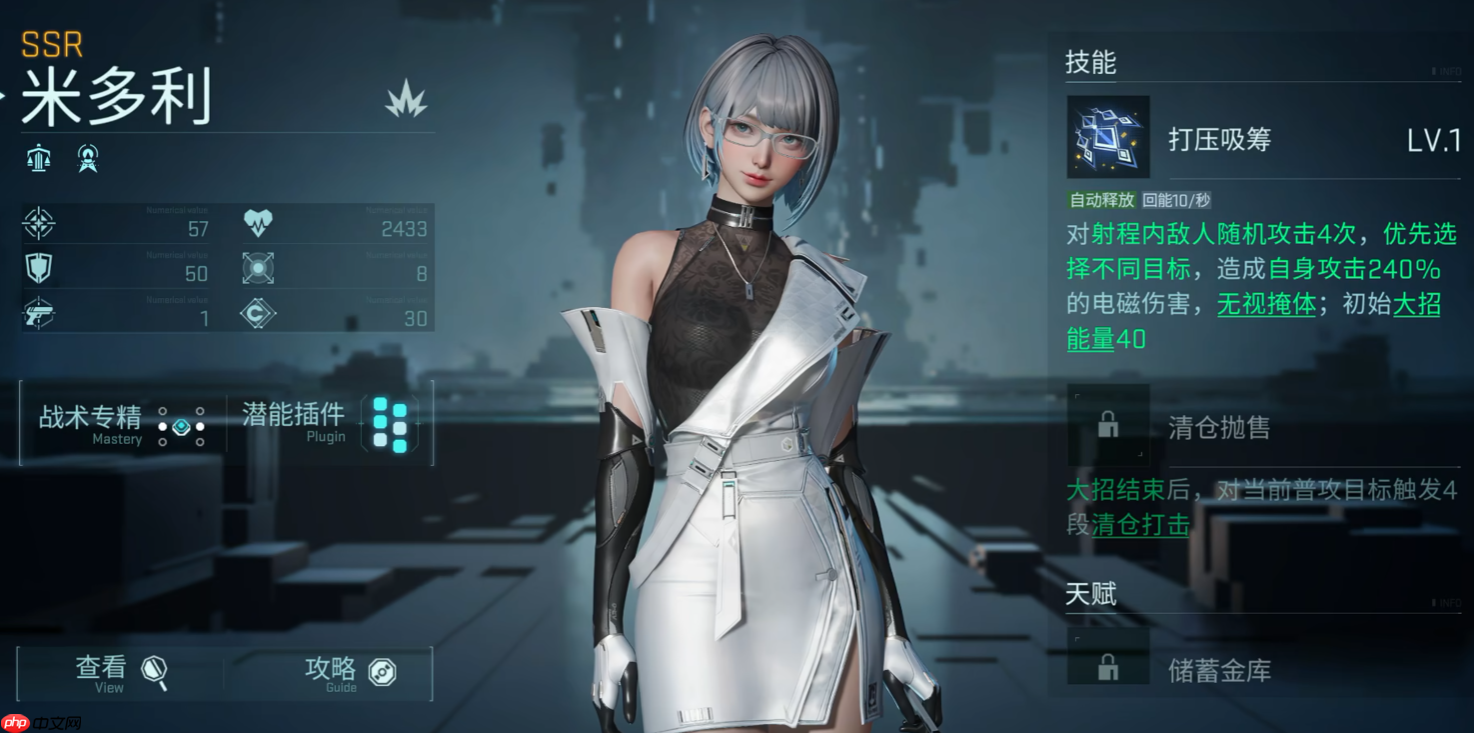Image resolution: width=1474 pixels, height=733 pixels.
Task: Select the 打压吸筹 skill icon
Action: (x=1108, y=139)
